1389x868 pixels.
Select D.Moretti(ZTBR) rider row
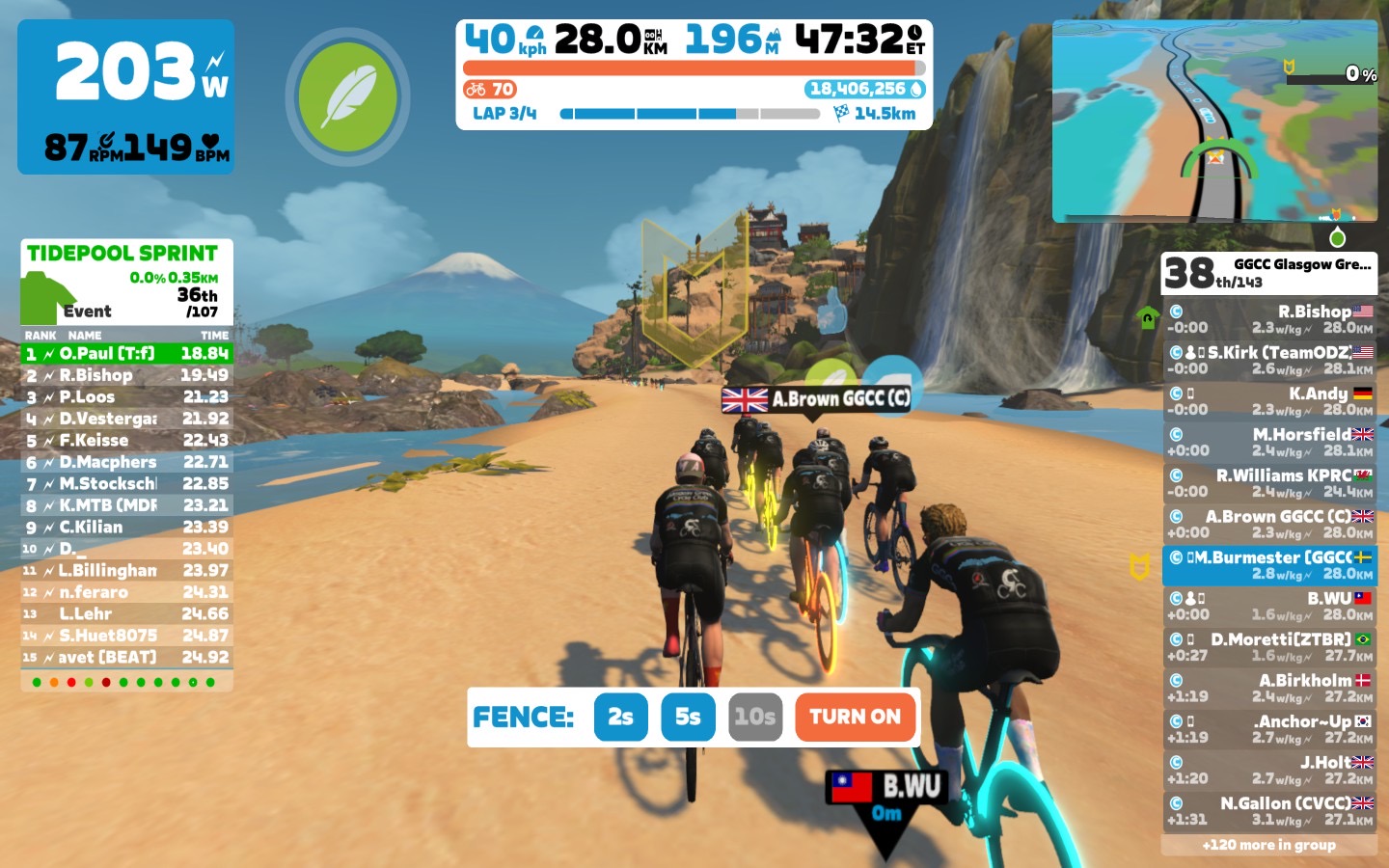click(x=1268, y=647)
